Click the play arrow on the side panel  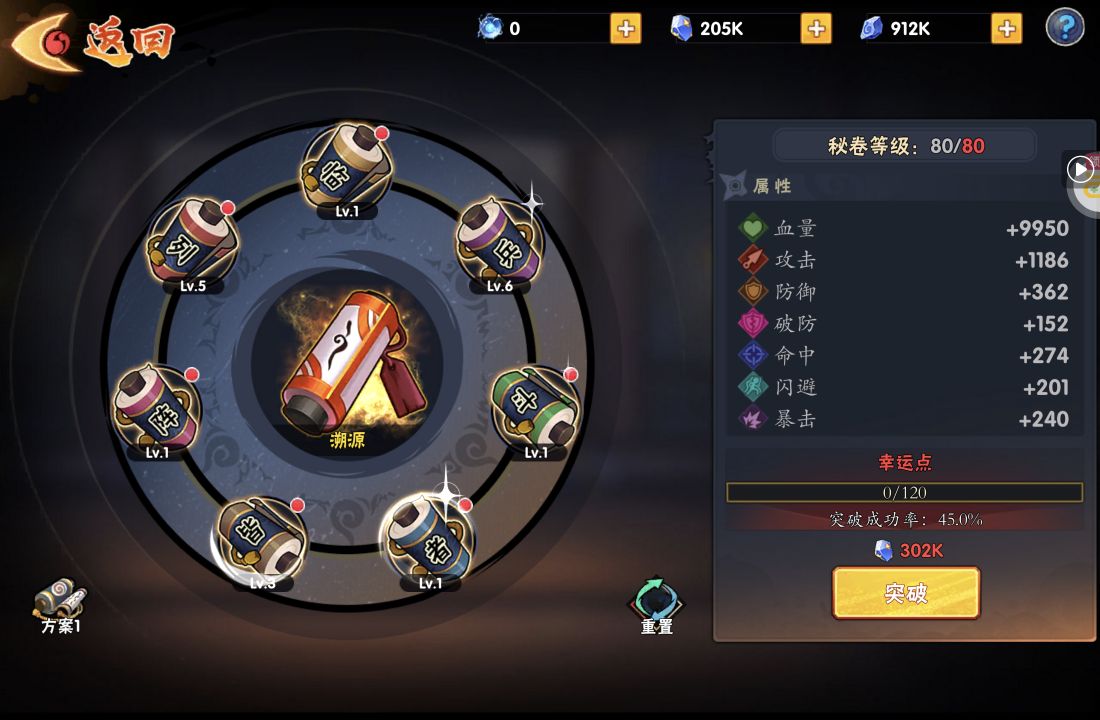(1081, 169)
